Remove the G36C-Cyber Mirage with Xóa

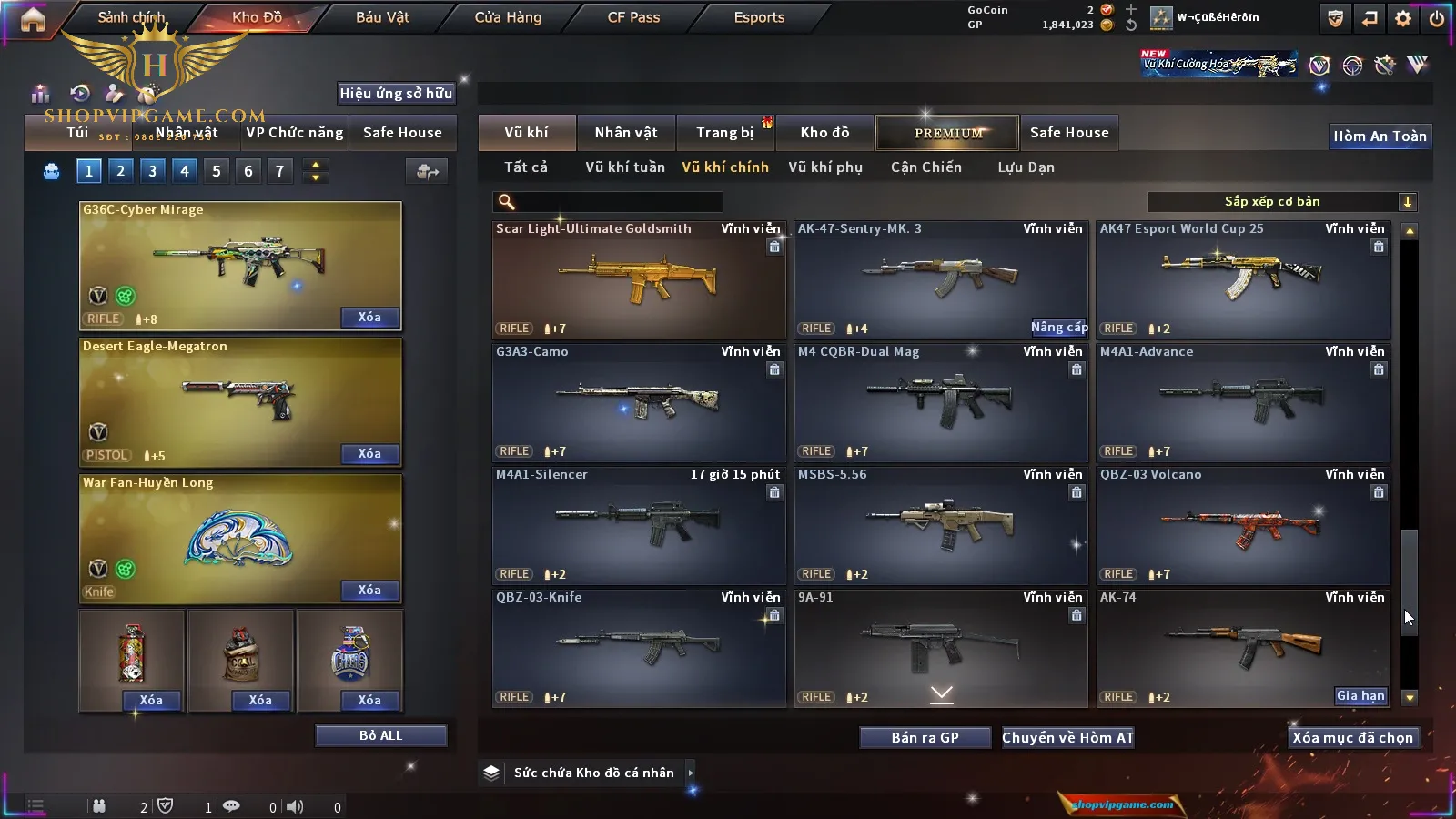coord(369,318)
